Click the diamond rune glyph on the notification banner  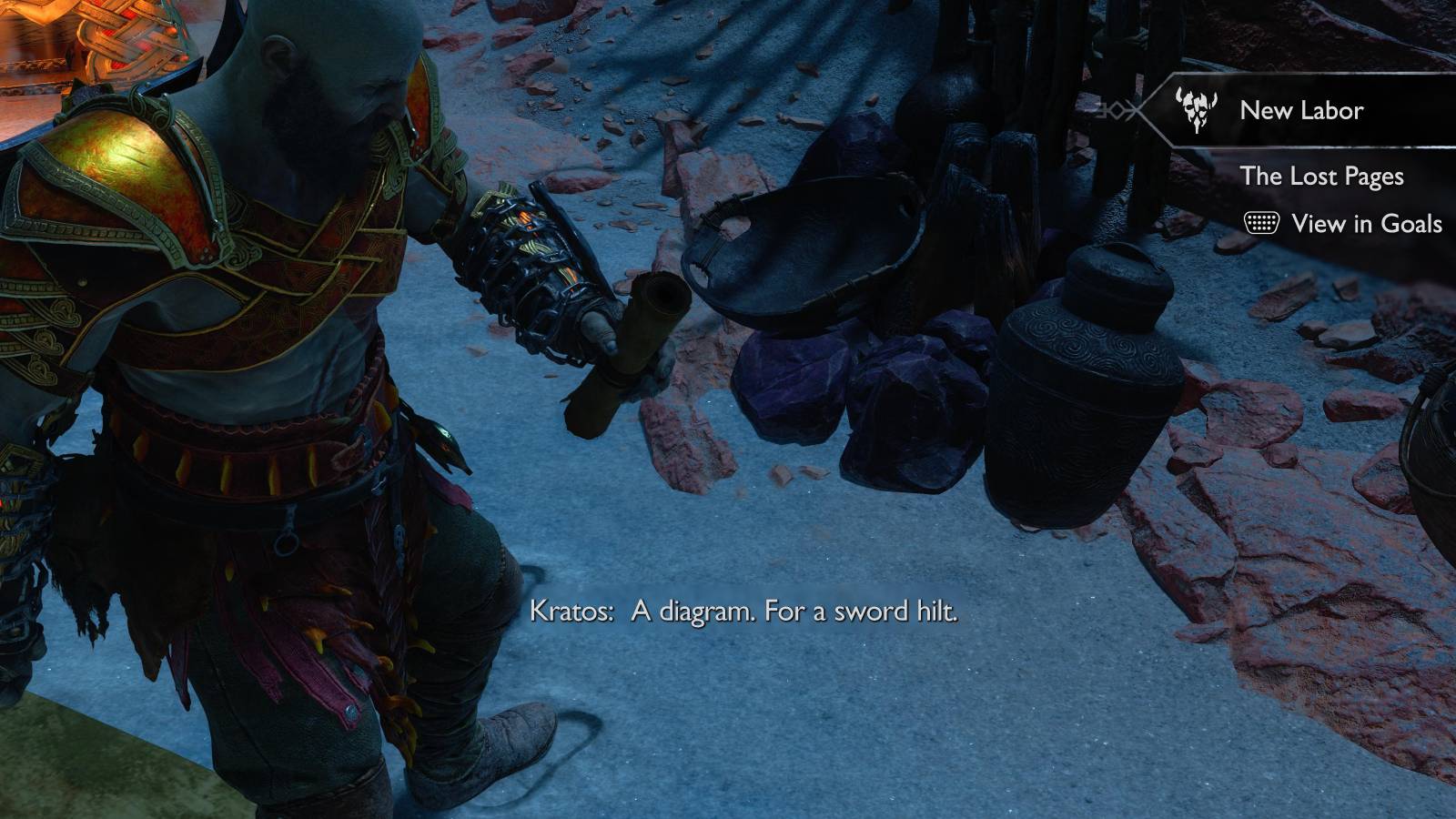click(x=1118, y=110)
